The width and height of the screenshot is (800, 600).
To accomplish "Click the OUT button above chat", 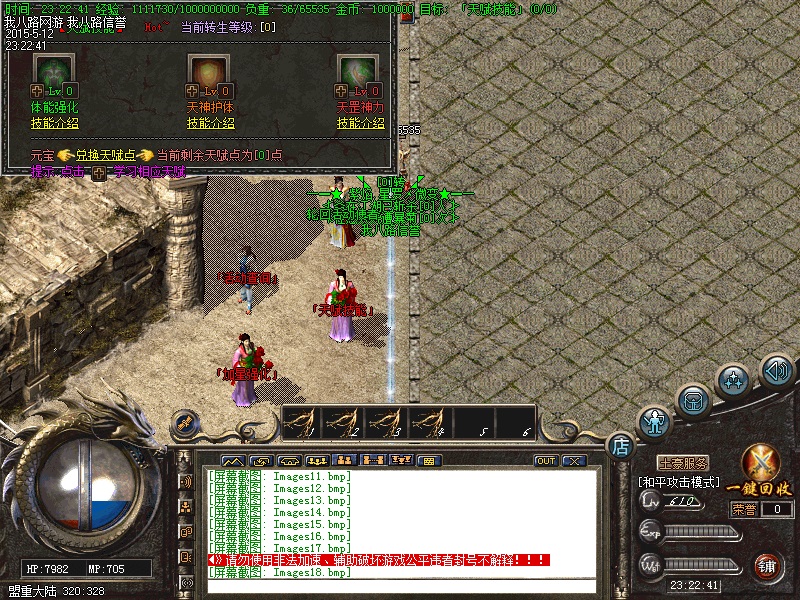I will [x=546, y=461].
